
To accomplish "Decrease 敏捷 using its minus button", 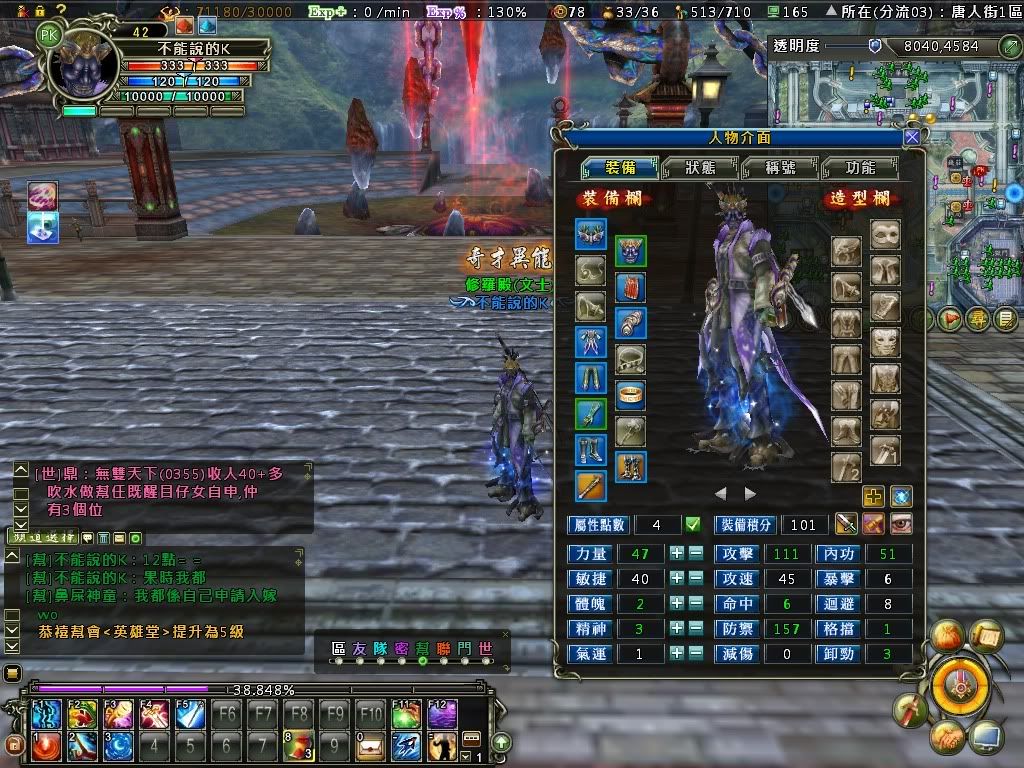I will pos(695,579).
